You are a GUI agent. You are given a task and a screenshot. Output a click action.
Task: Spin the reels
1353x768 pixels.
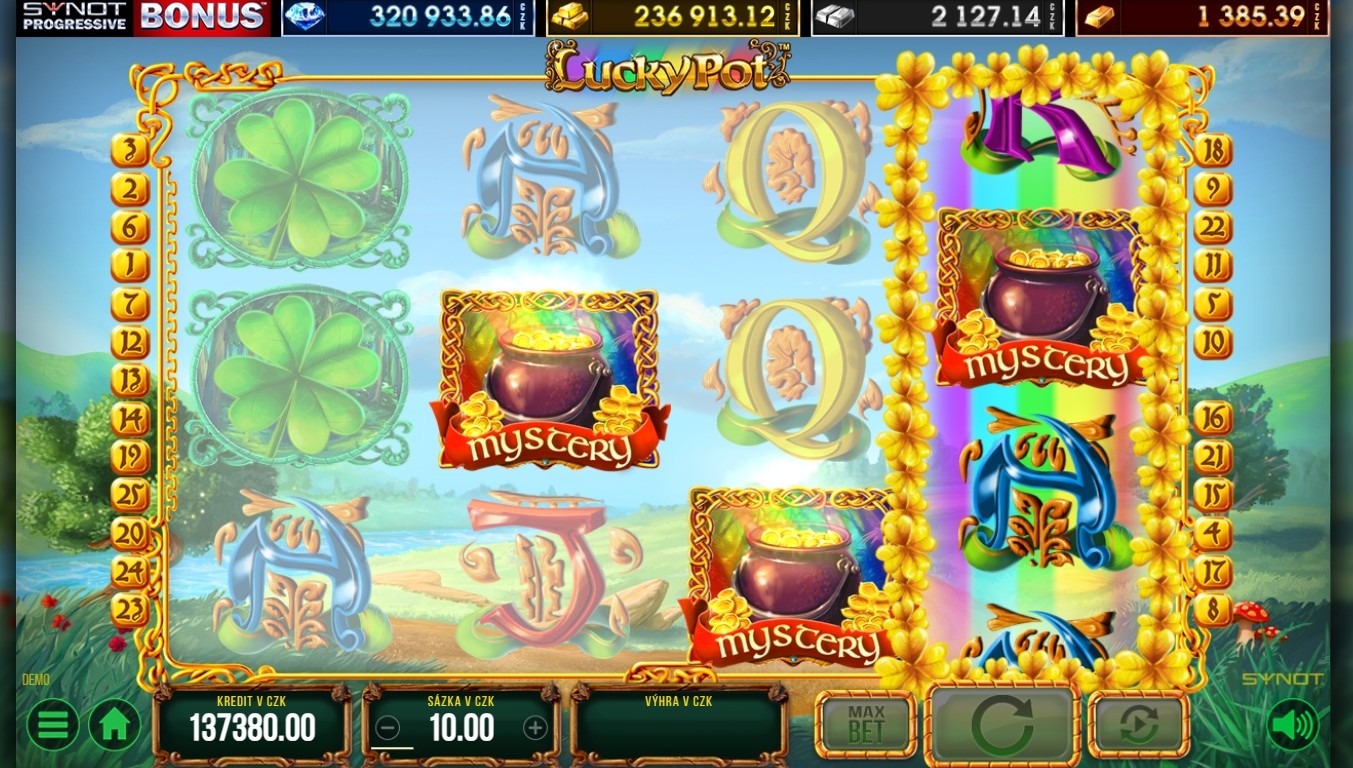[x=1002, y=726]
